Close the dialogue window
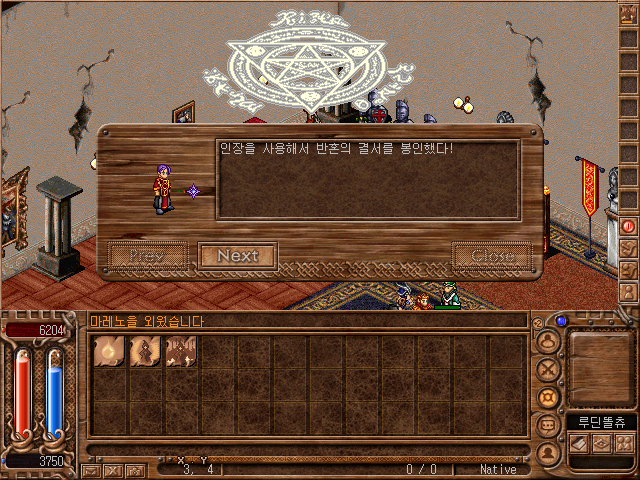The width and height of the screenshot is (640, 480). click(x=492, y=256)
